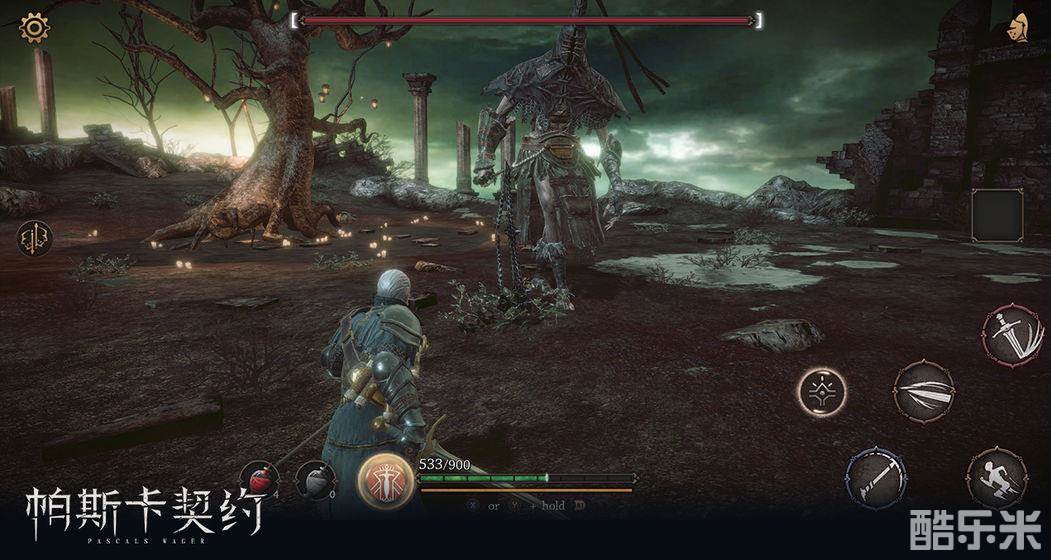
Task: Perform the sword slash attack
Action: click(x=923, y=391)
